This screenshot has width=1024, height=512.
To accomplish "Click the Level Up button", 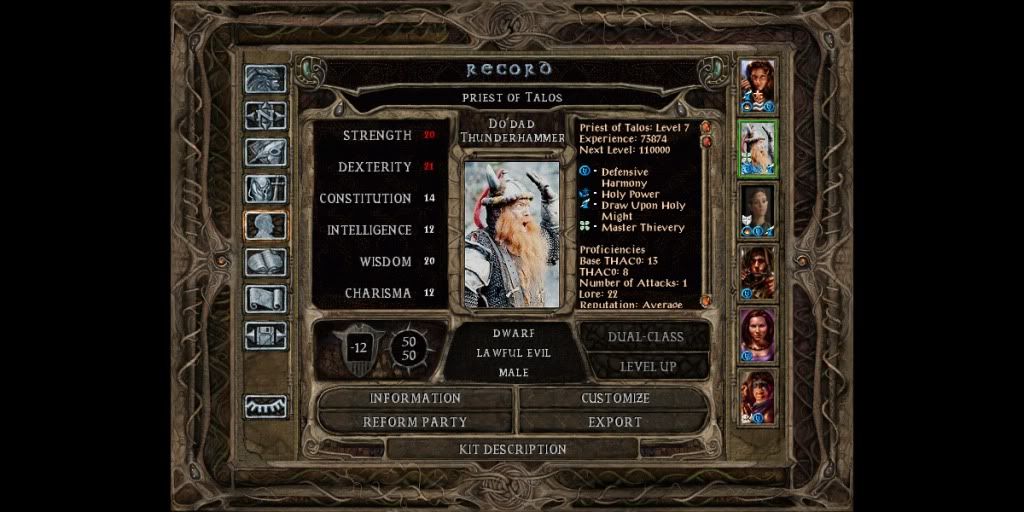I will 647,366.
